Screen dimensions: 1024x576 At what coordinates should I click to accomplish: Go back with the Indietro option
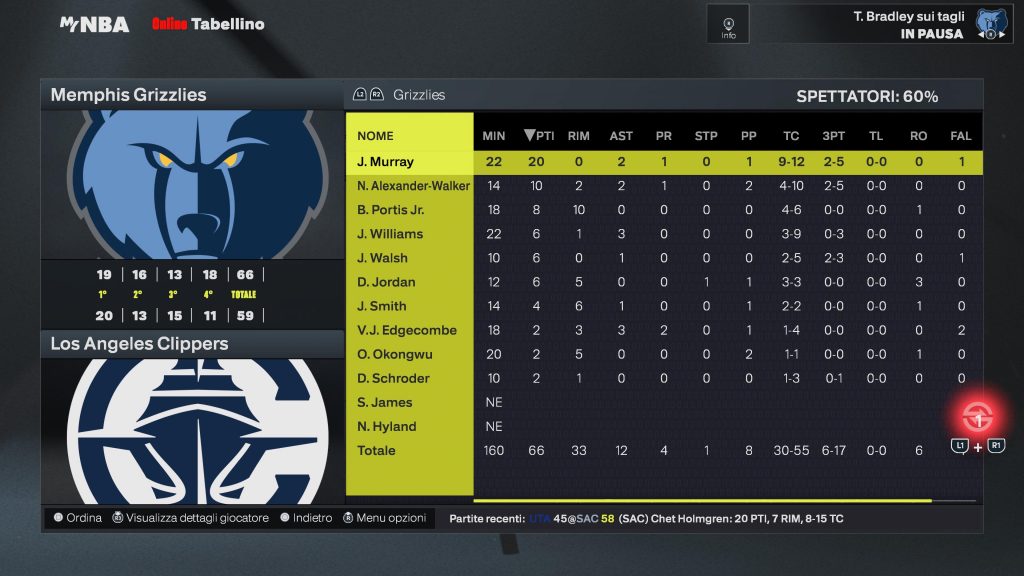tap(306, 518)
